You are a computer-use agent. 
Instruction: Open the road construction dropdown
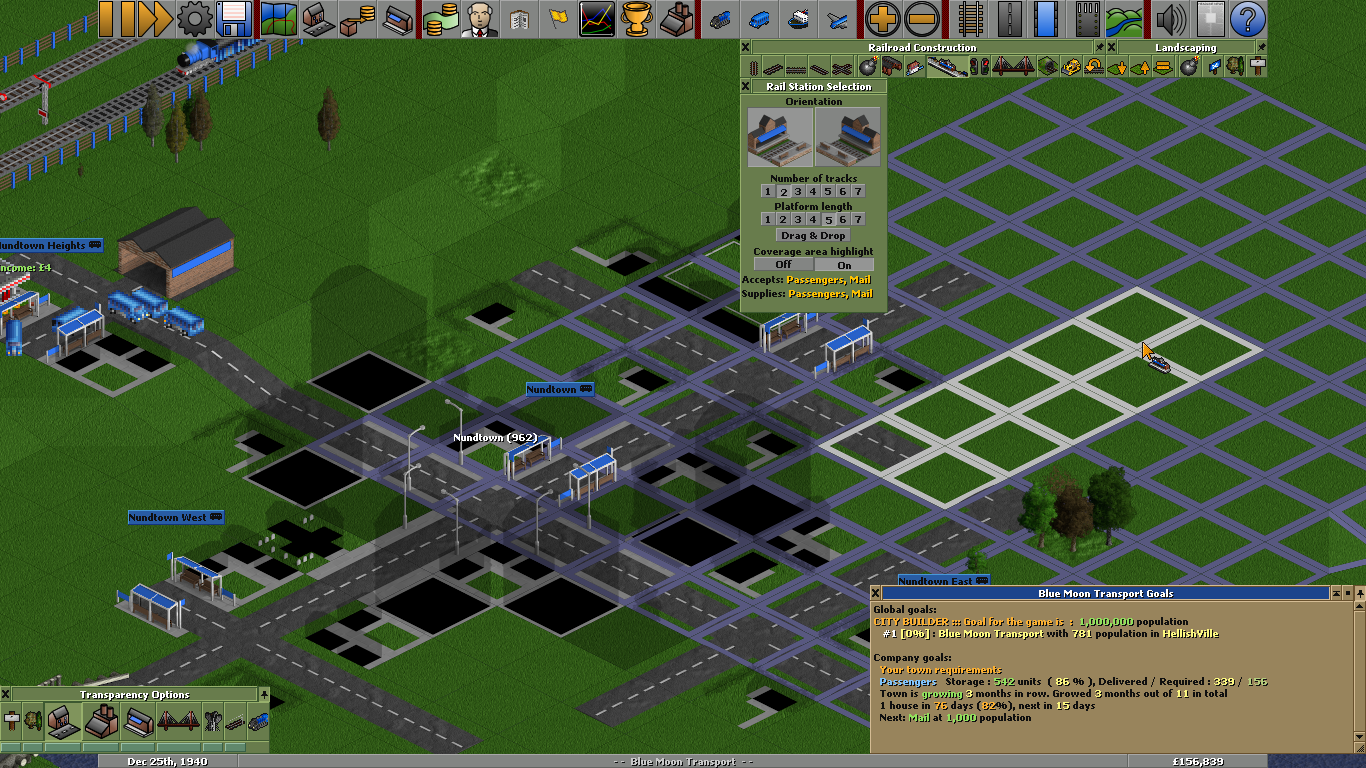1010,17
